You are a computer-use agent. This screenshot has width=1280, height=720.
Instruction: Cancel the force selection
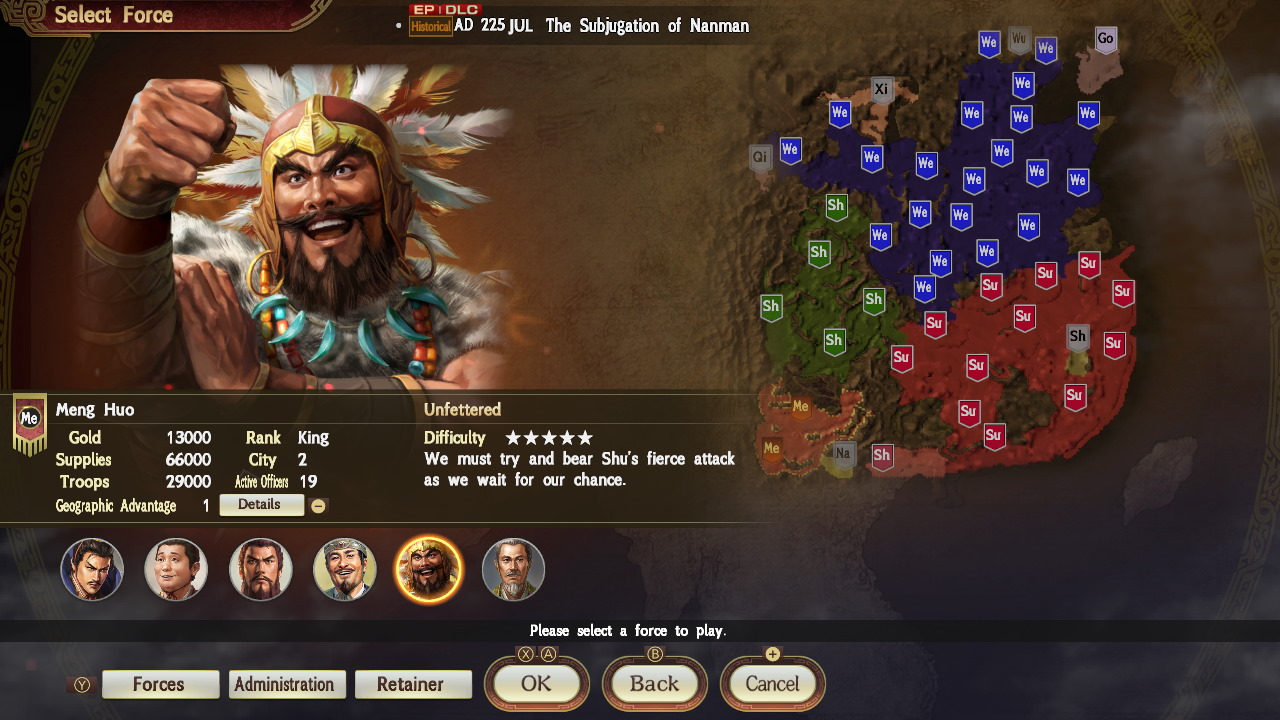[x=772, y=684]
